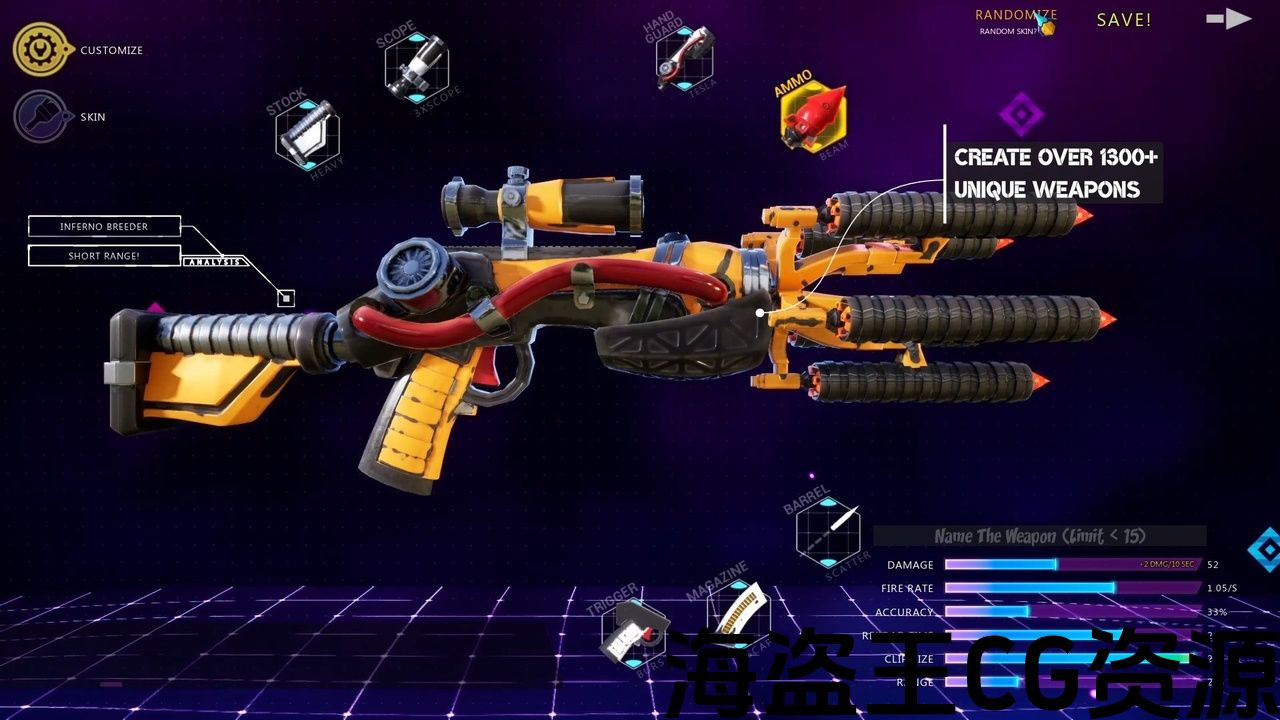Switch to the Skin painting mode
The width and height of the screenshot is (1280, 720).
click(40, 117)
